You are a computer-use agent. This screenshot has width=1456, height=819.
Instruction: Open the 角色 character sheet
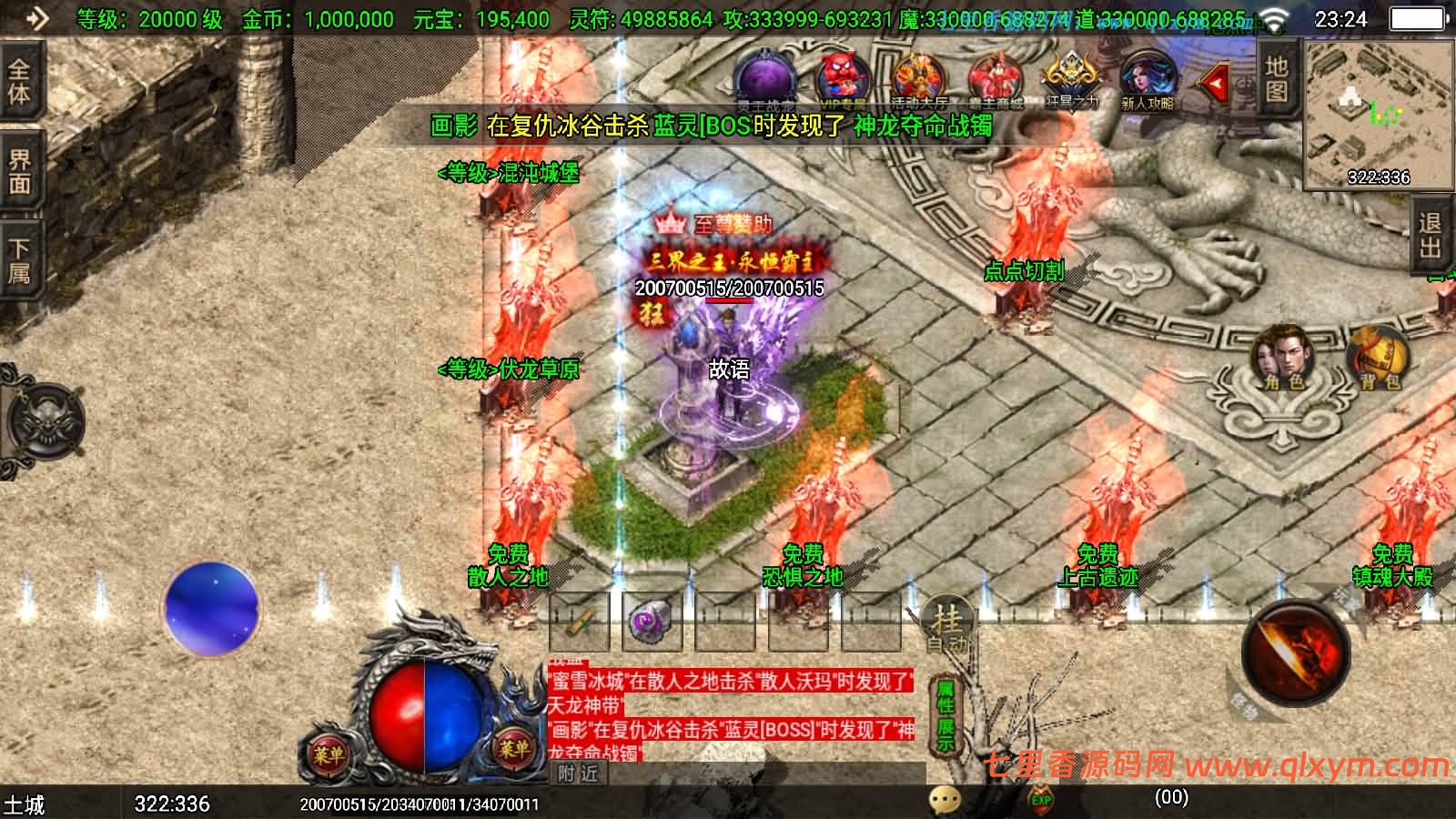click(x=1283, y=358)
